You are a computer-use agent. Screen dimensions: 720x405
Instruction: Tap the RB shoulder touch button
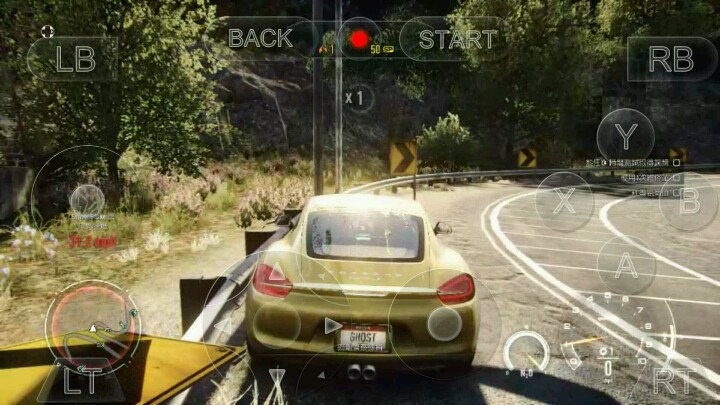671,59
